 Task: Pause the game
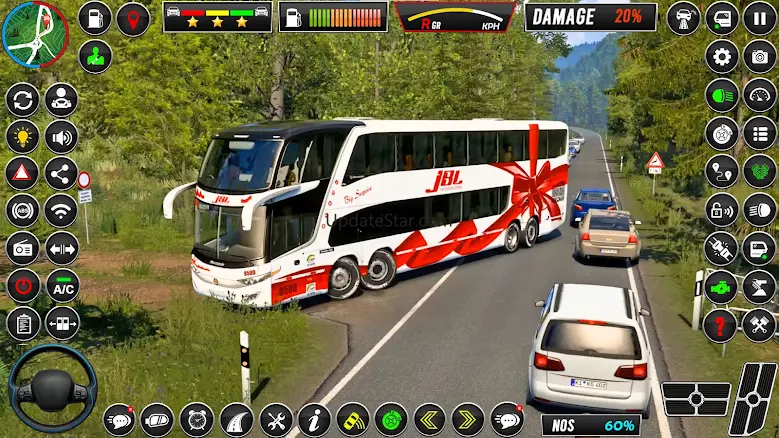760,18
